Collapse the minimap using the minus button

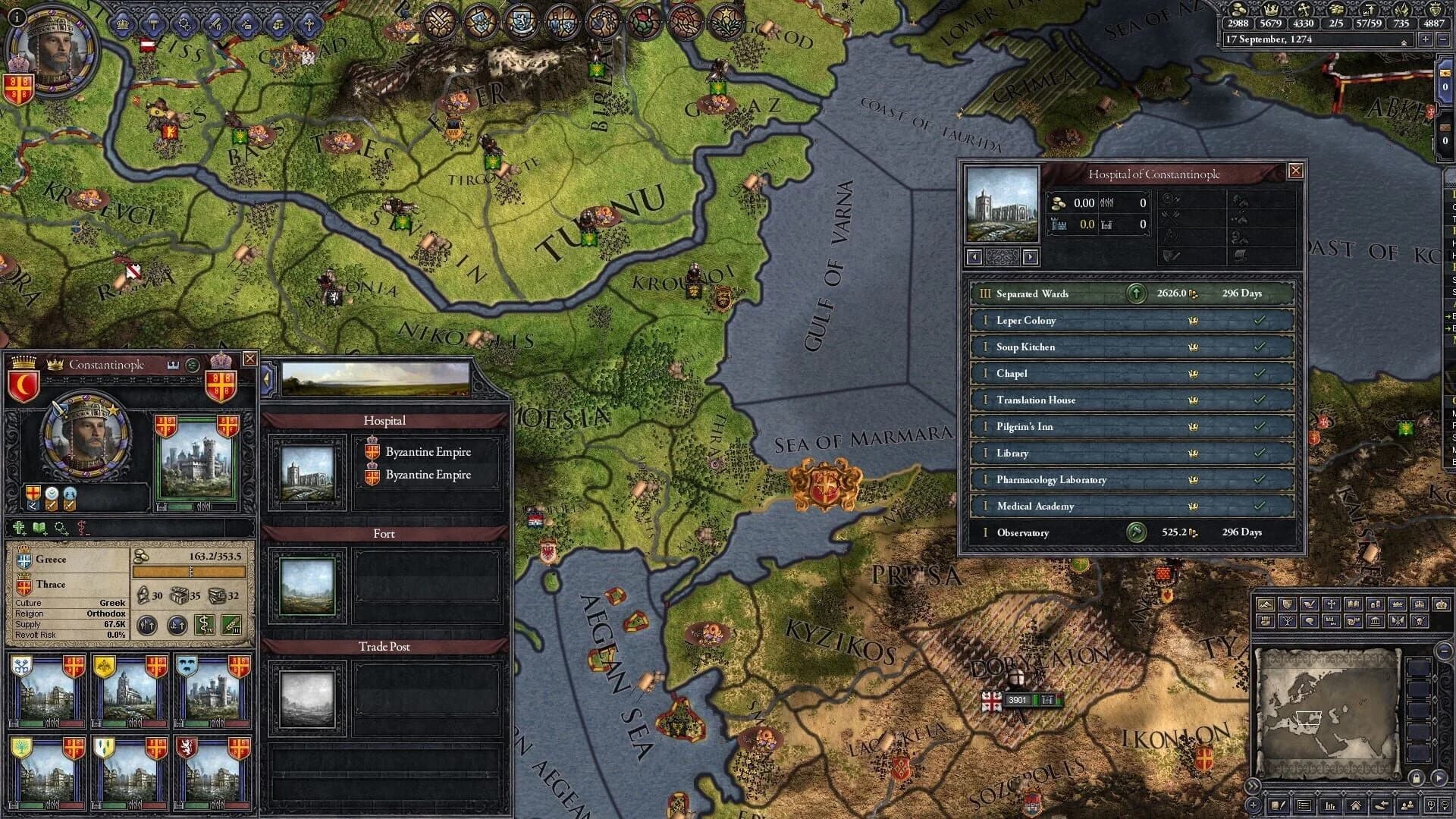(1444, 651)
